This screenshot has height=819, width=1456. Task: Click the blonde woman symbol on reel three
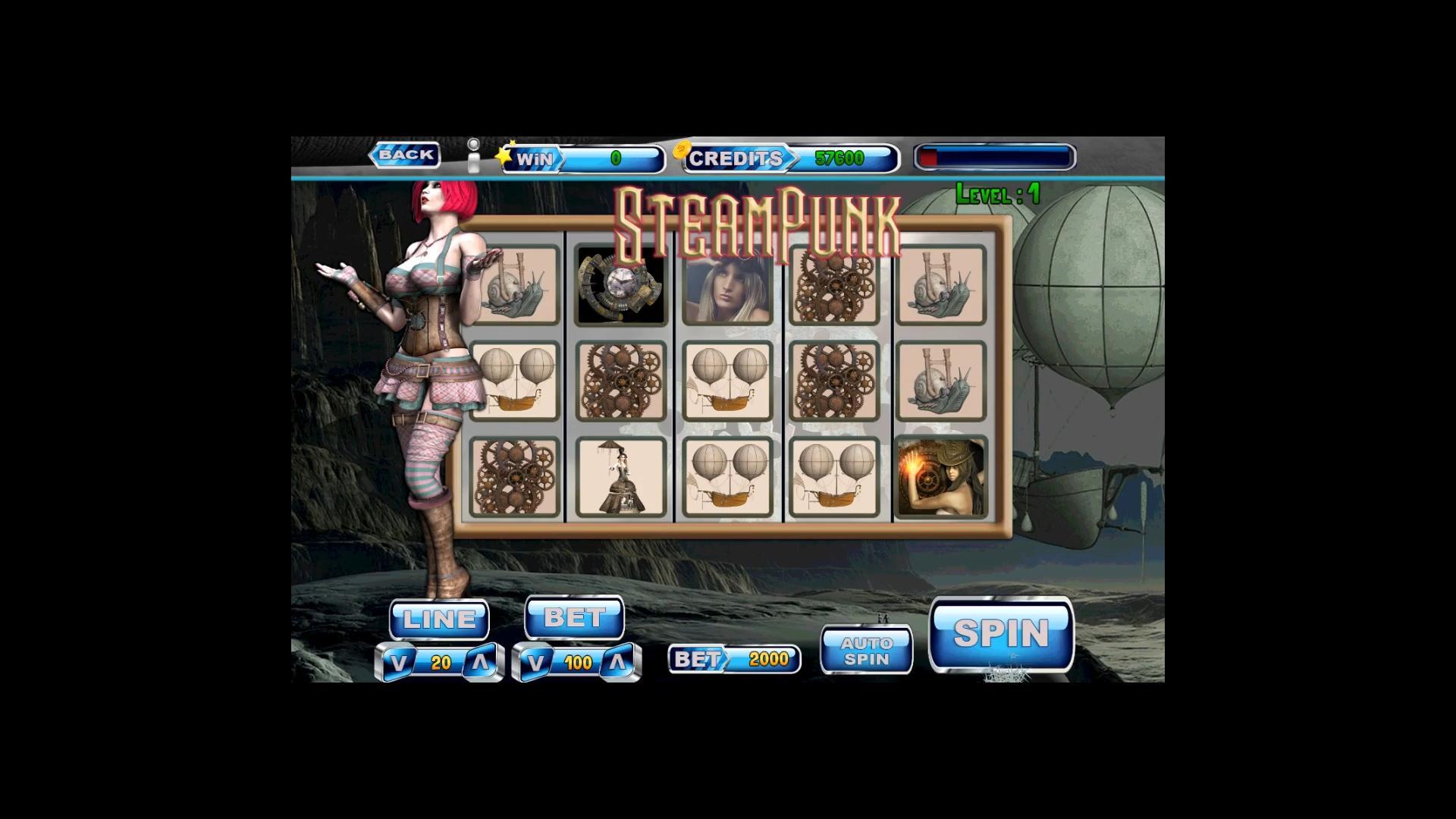coord(727,287)
